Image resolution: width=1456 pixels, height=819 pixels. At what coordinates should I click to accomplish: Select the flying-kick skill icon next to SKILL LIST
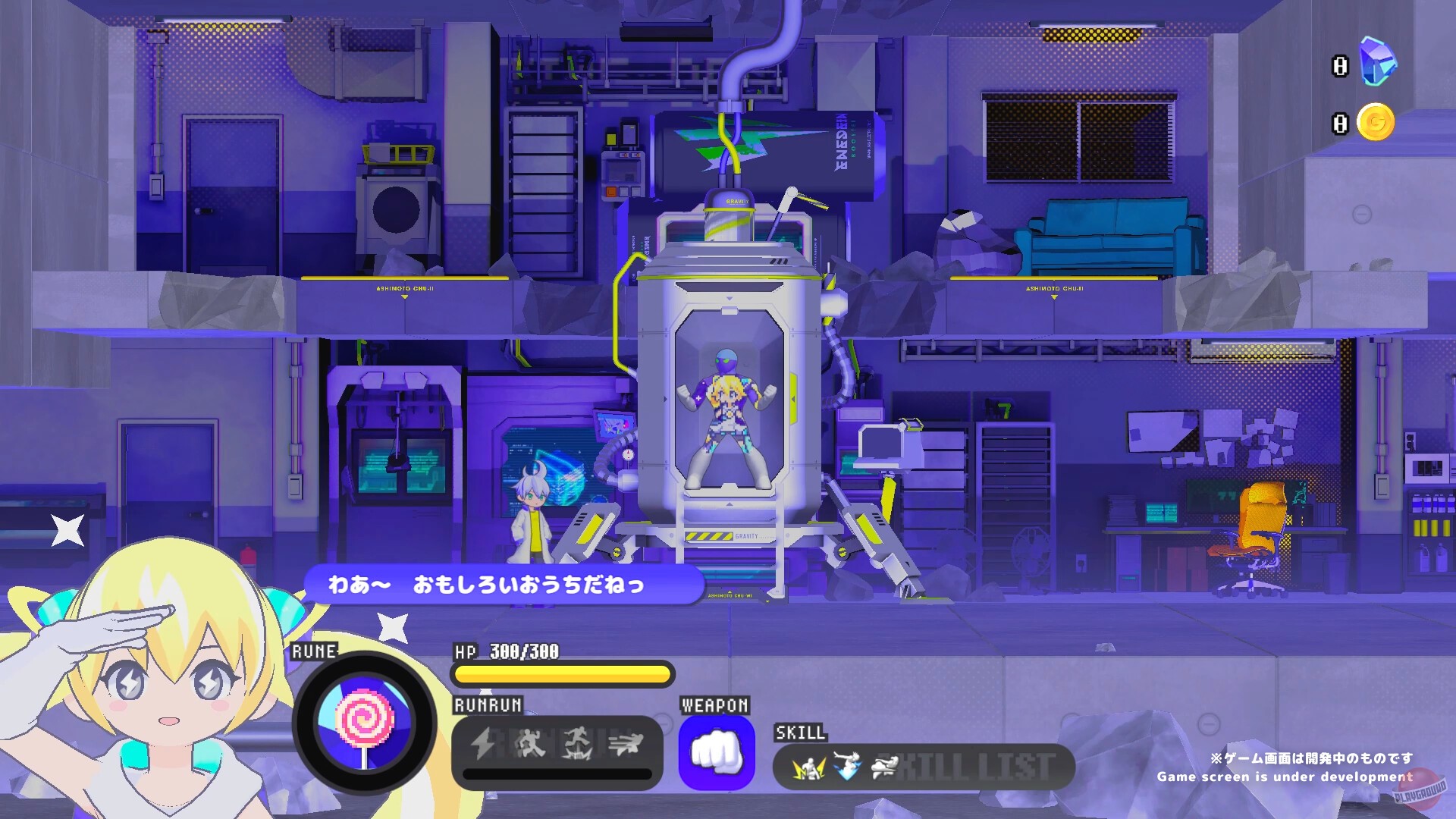[886, 767]
